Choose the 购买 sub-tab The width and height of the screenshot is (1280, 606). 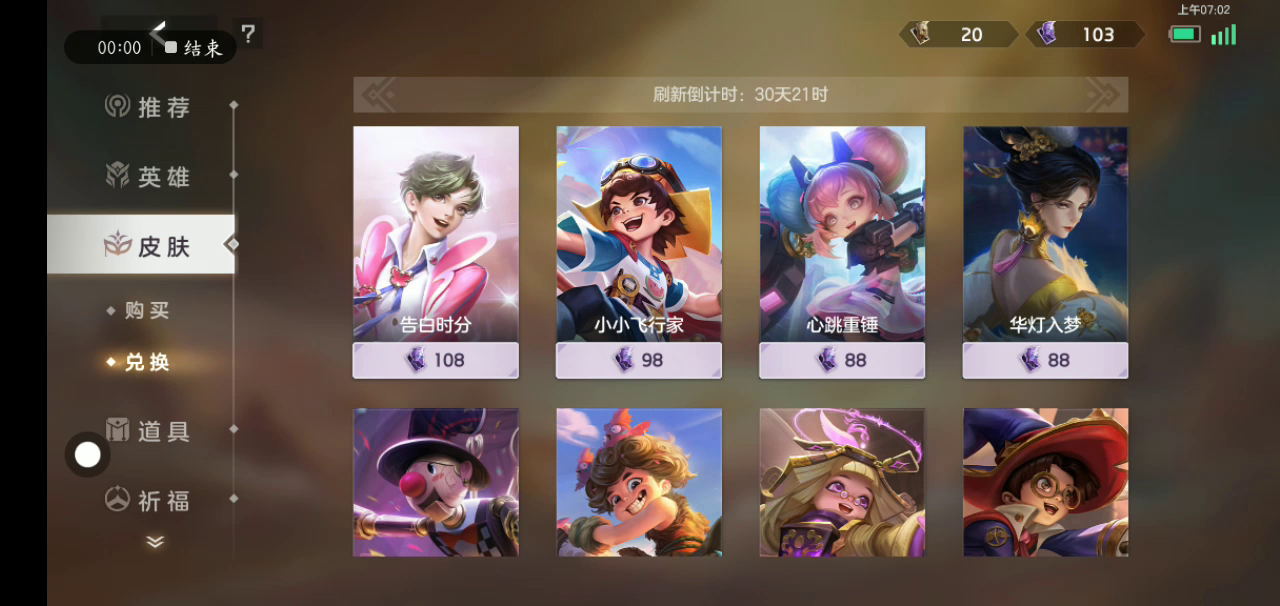coord(146,311)
